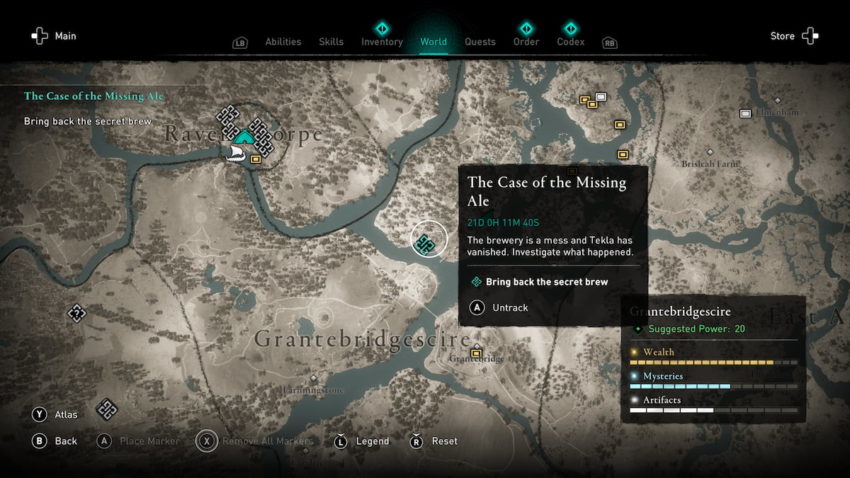This screenshot has height=478, width=850.
Task: Select the Ravensthorpe settlement marker
Action: (244, 136)
